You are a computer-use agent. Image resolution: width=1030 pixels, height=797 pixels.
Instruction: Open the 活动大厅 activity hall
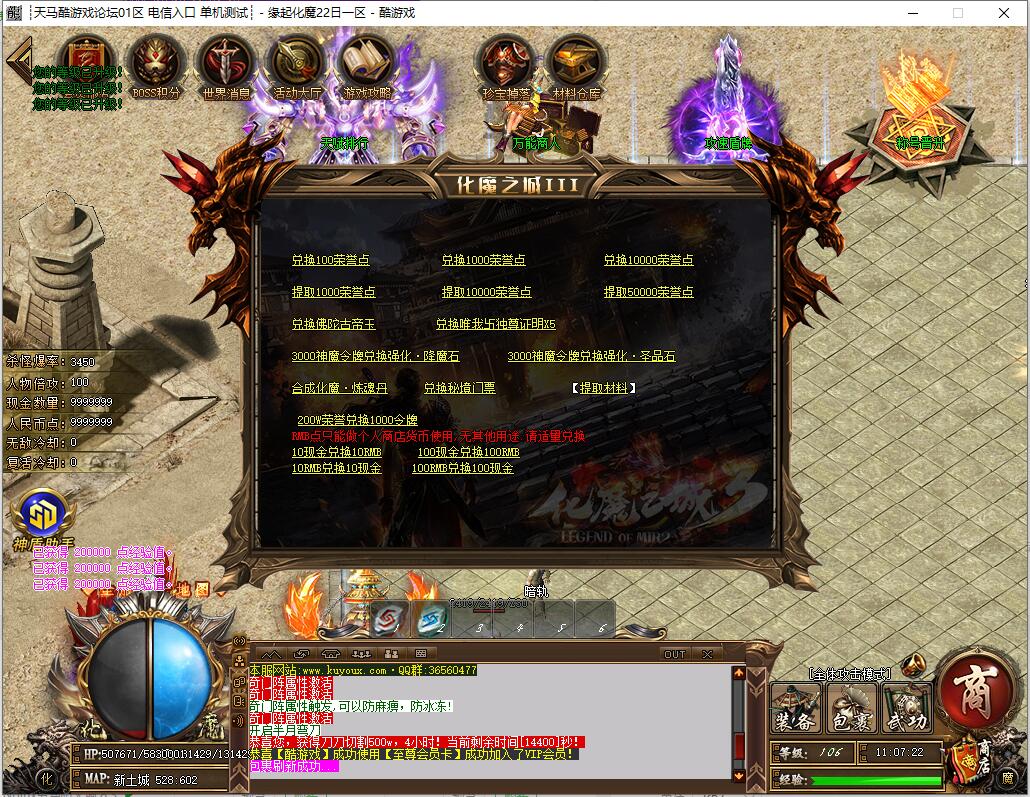click(297, 66)
